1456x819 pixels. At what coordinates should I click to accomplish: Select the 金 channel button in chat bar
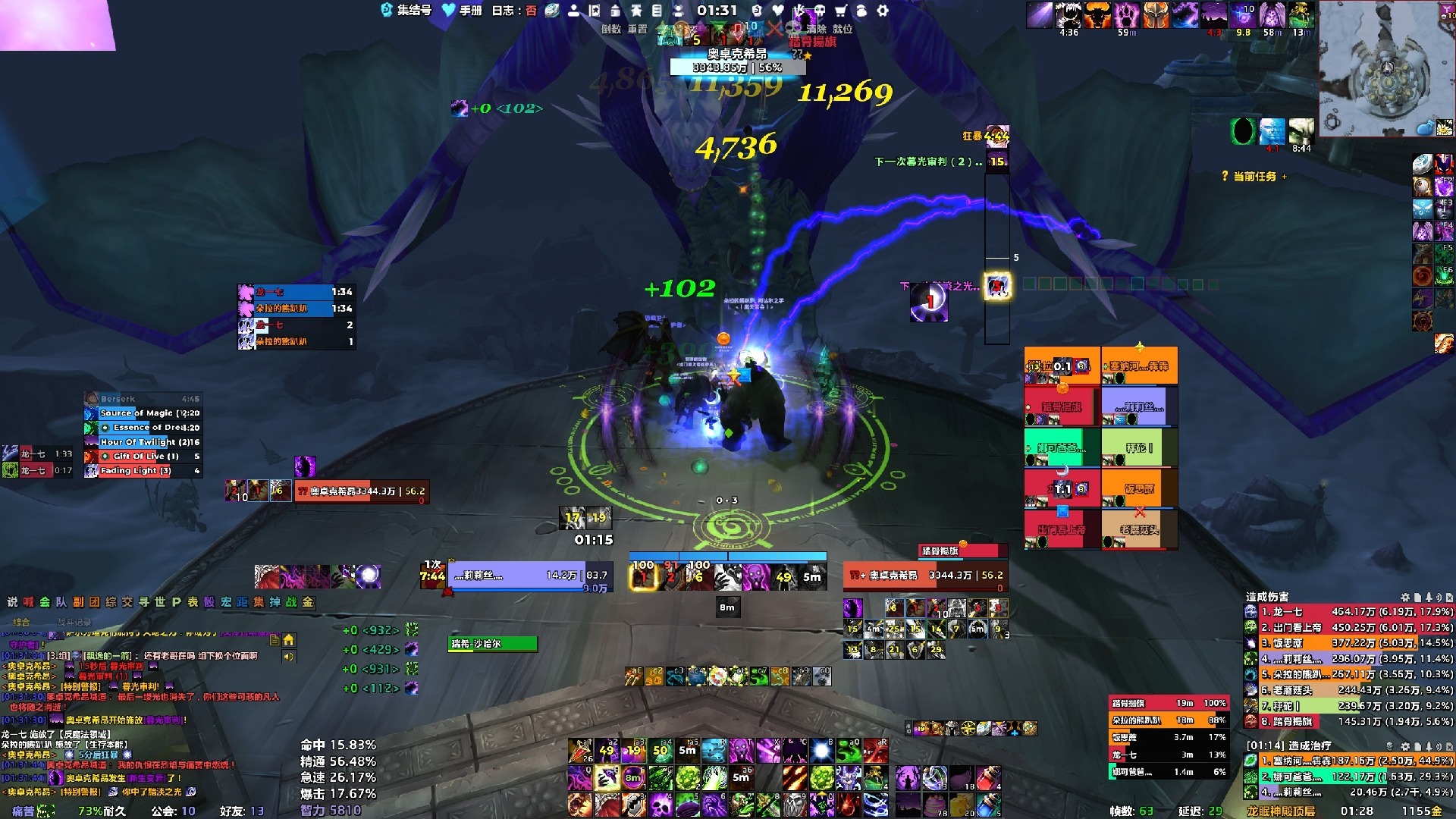click(308, 602)
